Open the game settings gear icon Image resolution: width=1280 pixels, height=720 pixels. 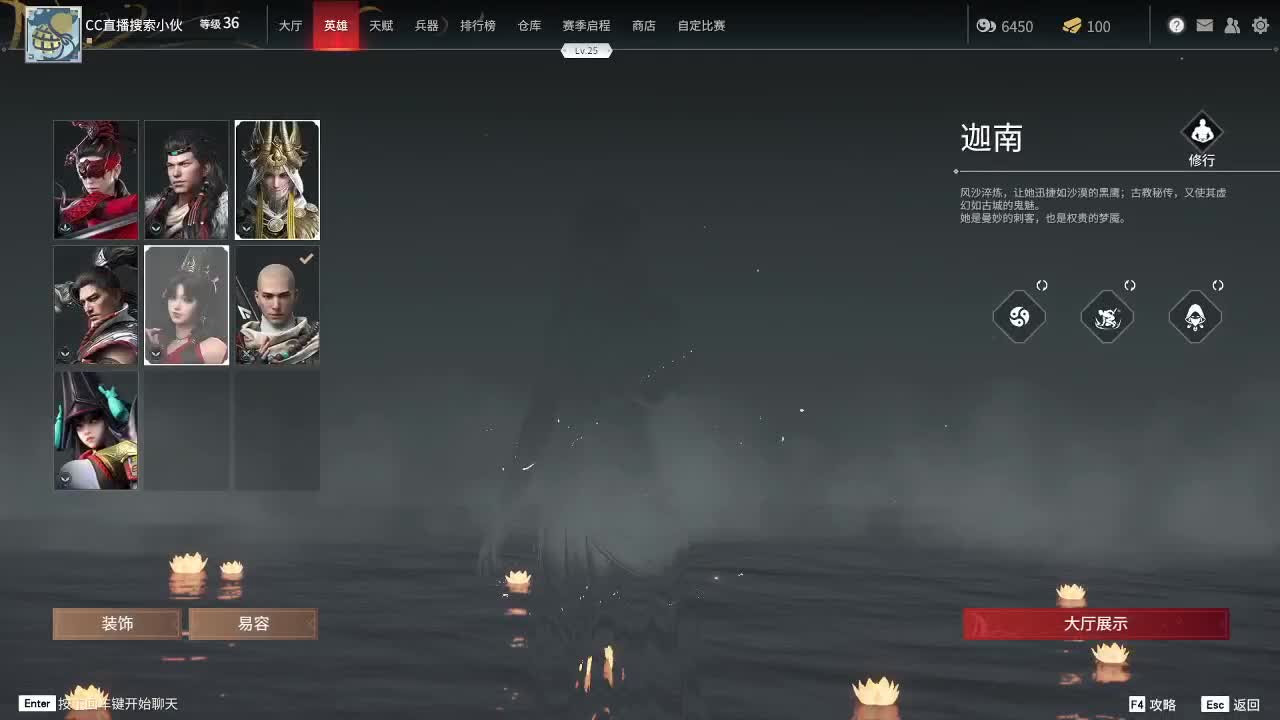tap(1260, 25)
